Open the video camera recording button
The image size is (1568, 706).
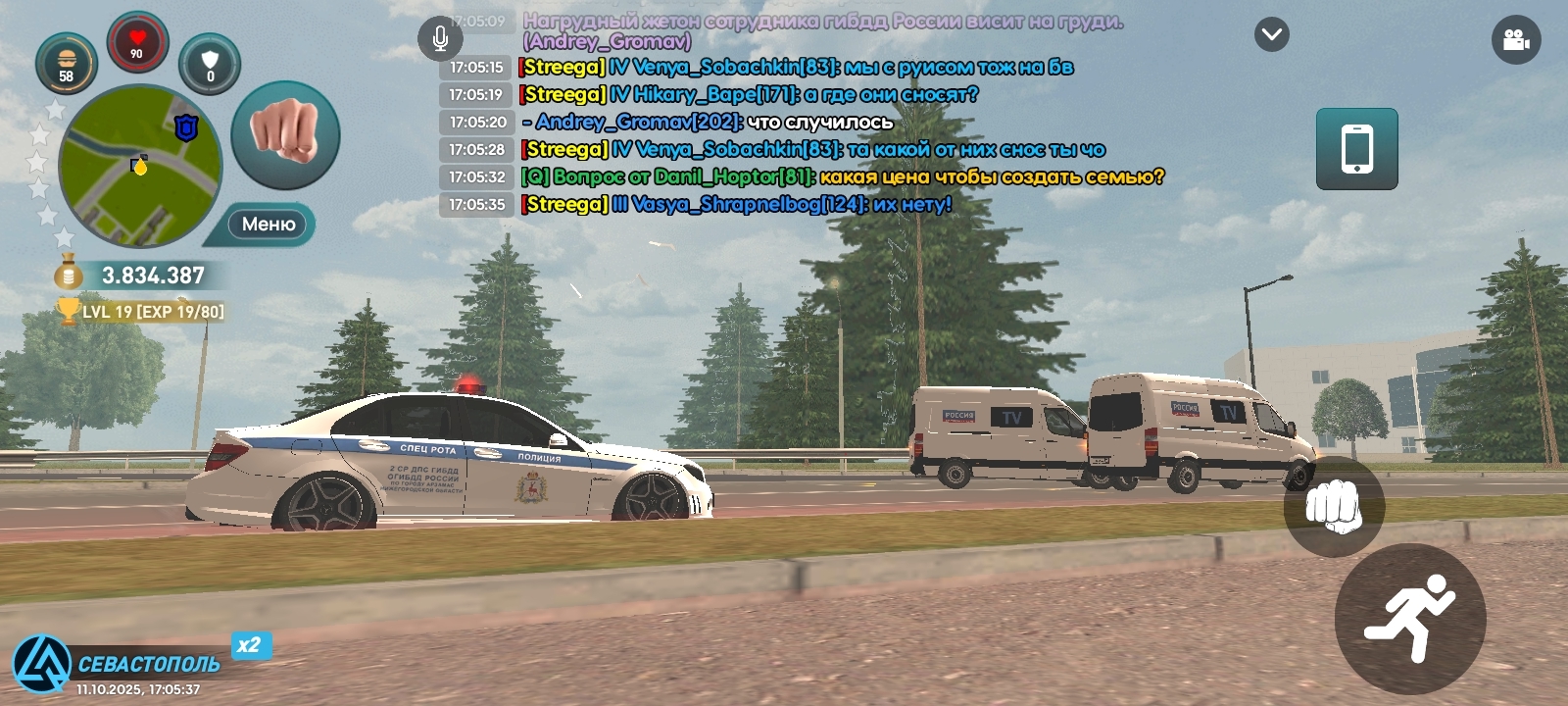point(1515,40)
